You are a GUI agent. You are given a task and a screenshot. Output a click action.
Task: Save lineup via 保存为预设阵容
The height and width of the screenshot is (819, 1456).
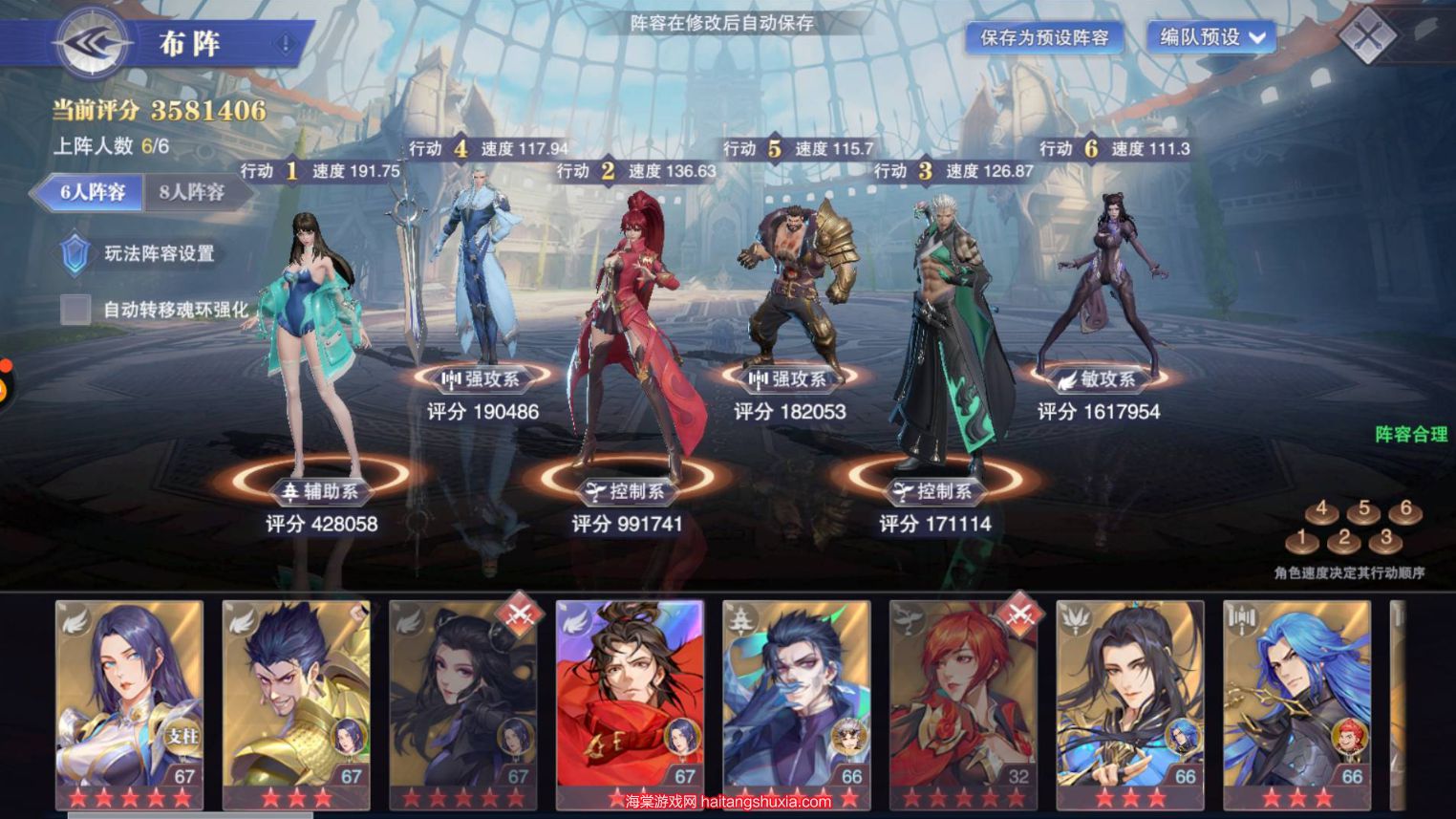pos(1044,37)
